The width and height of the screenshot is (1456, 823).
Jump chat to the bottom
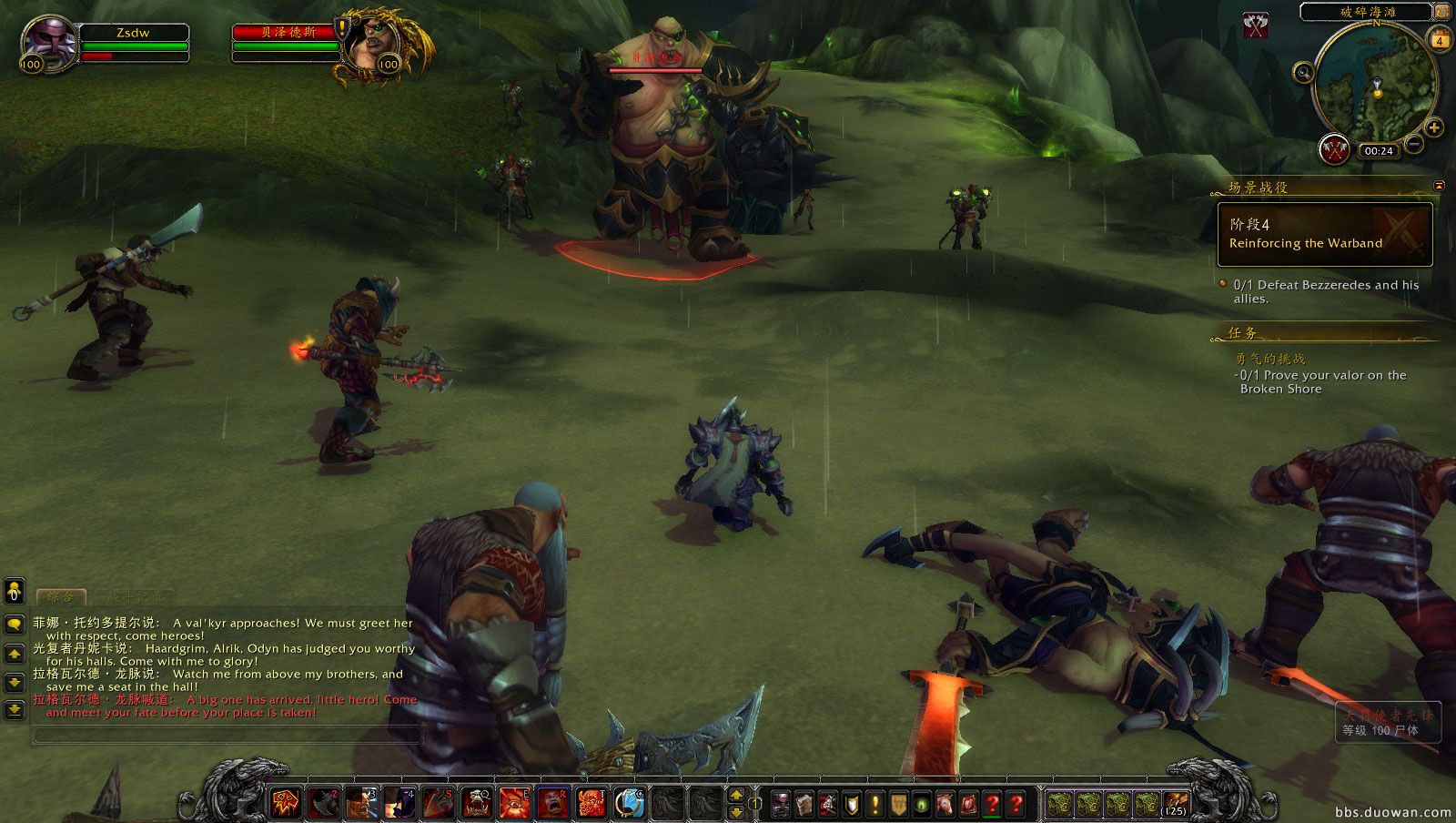pos(15,709)
